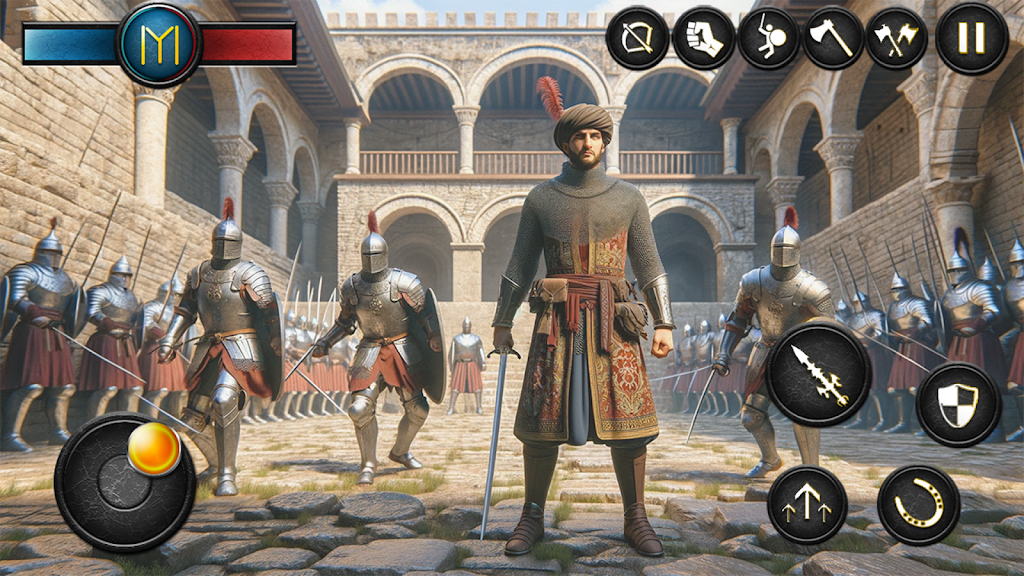This screenshot has width=1024, height=576.
Task: Choose the fist melee option
Action: coord(703,39)
